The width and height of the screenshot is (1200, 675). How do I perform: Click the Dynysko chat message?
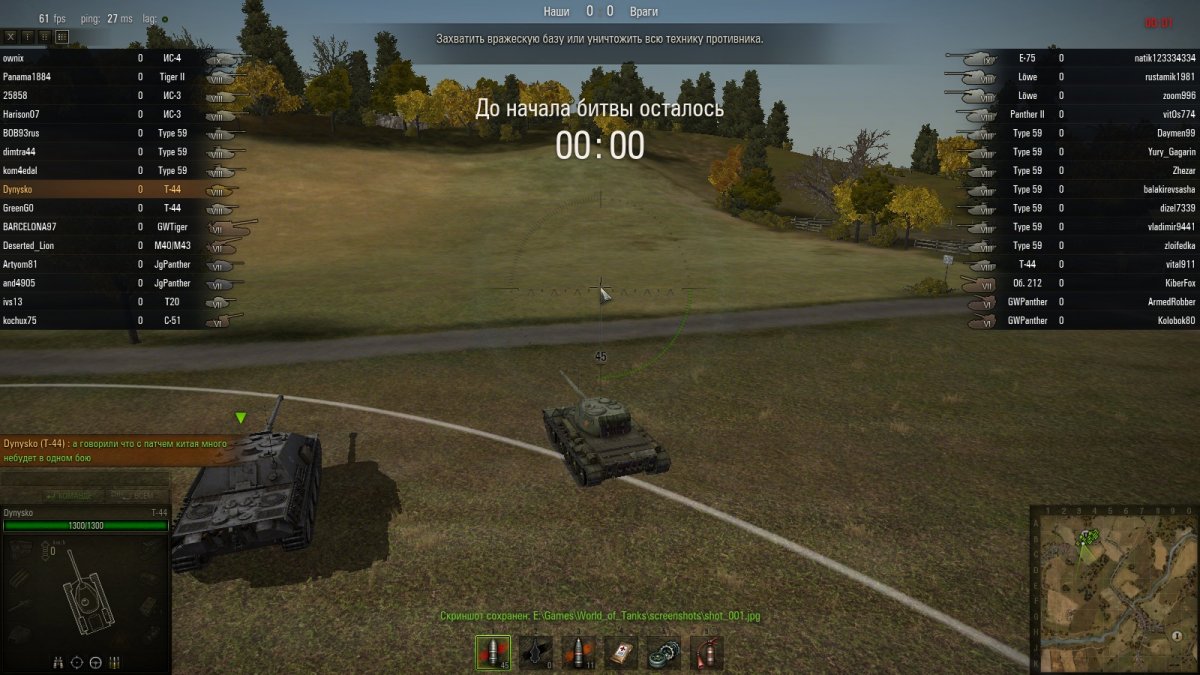click(x=115, y=450)
